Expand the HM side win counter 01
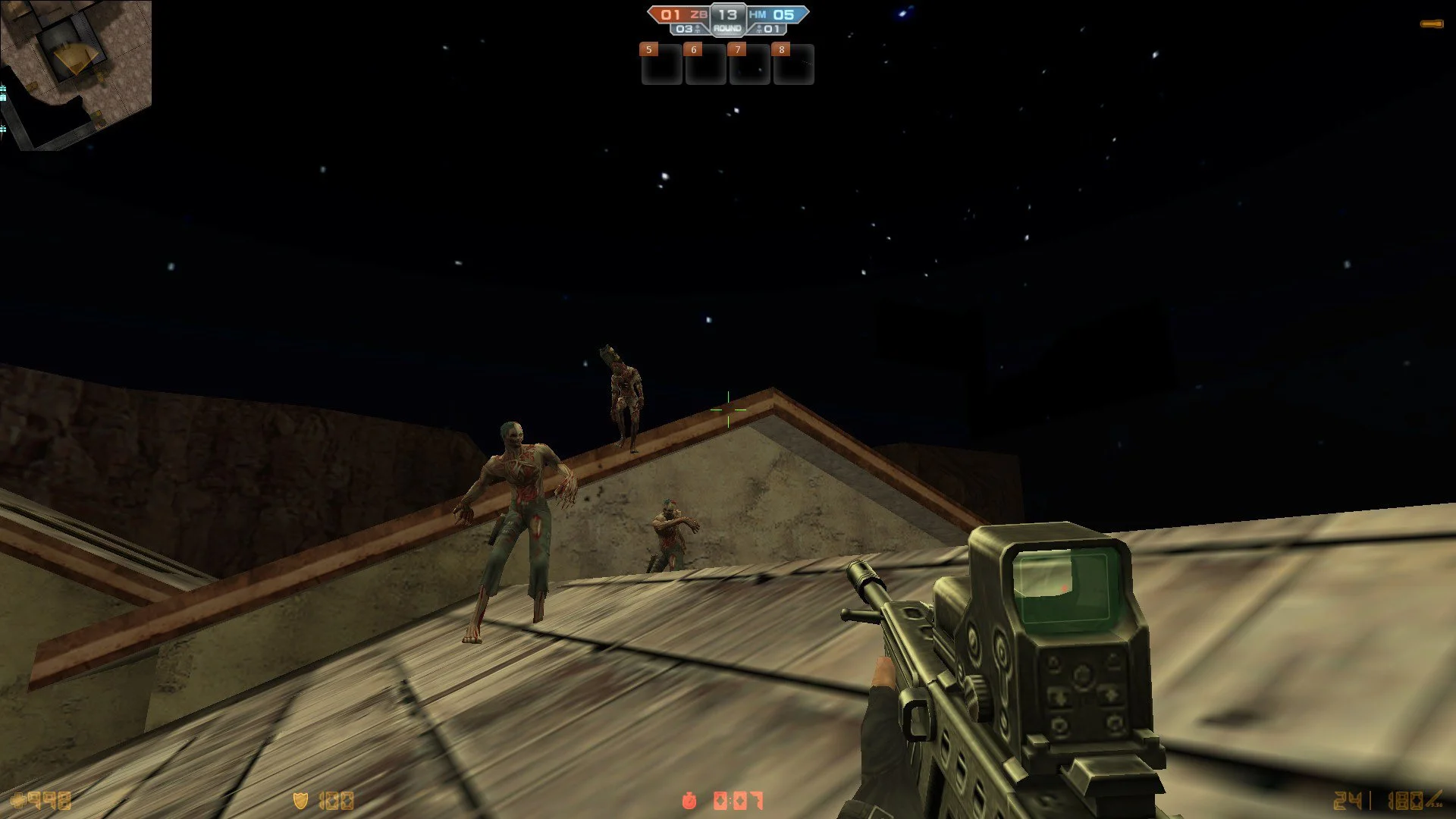Viewport: 1456px width, 819px height. pos(770,28)
